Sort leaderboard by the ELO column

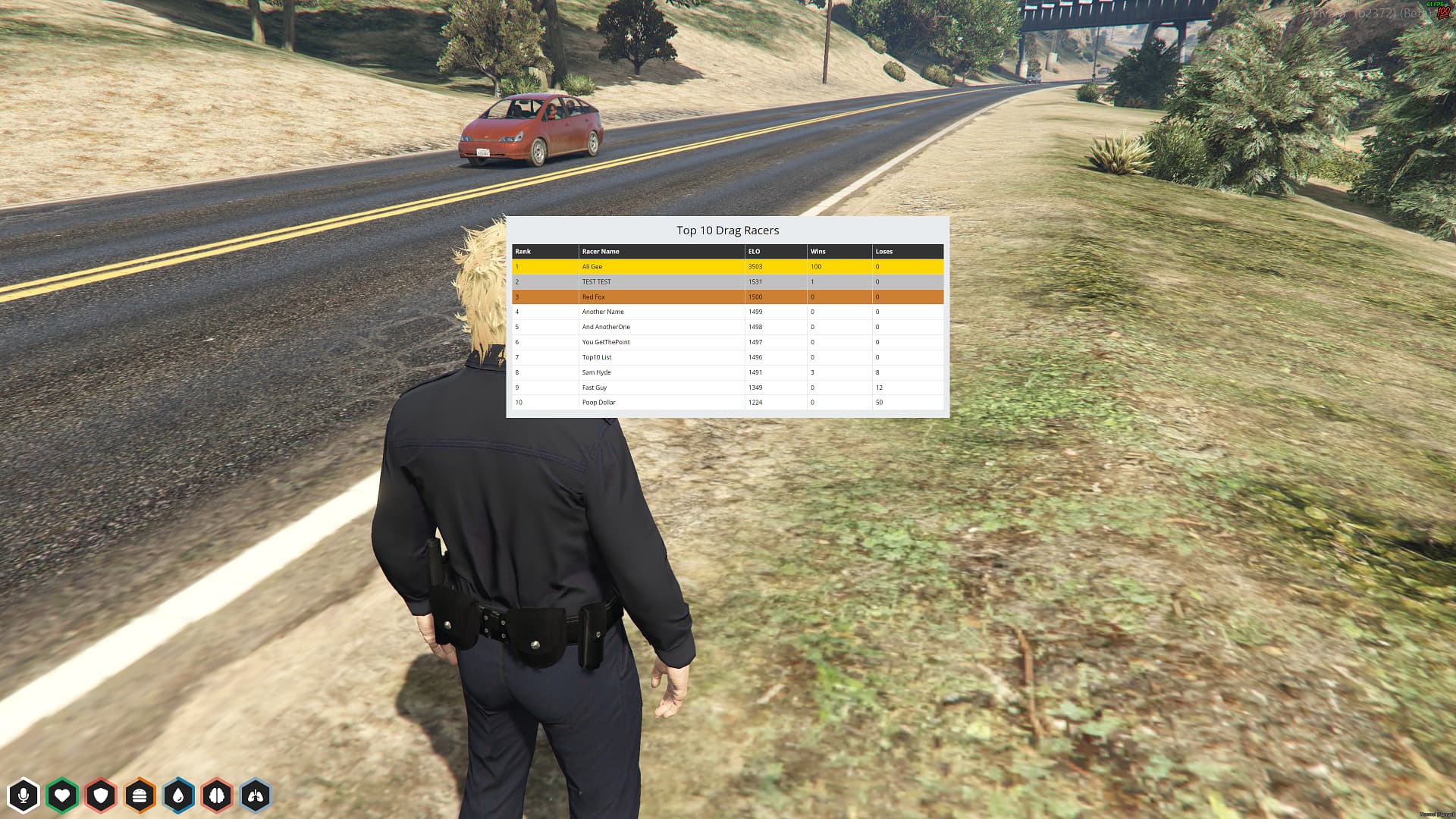click(753, 251)
